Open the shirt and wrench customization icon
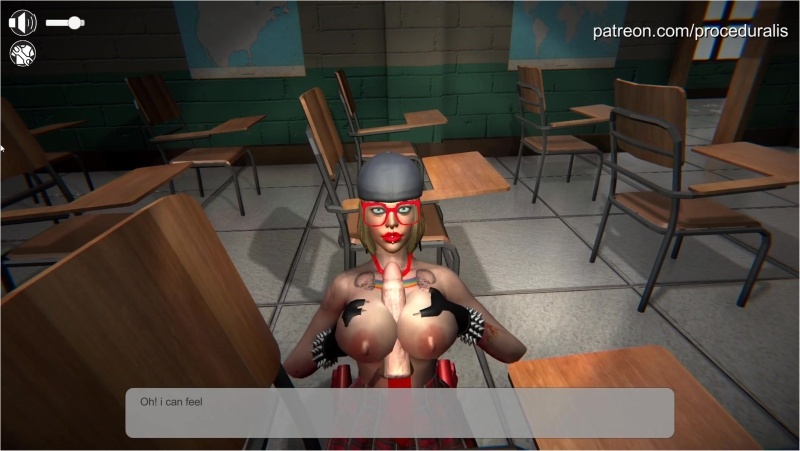 point(22,54)
